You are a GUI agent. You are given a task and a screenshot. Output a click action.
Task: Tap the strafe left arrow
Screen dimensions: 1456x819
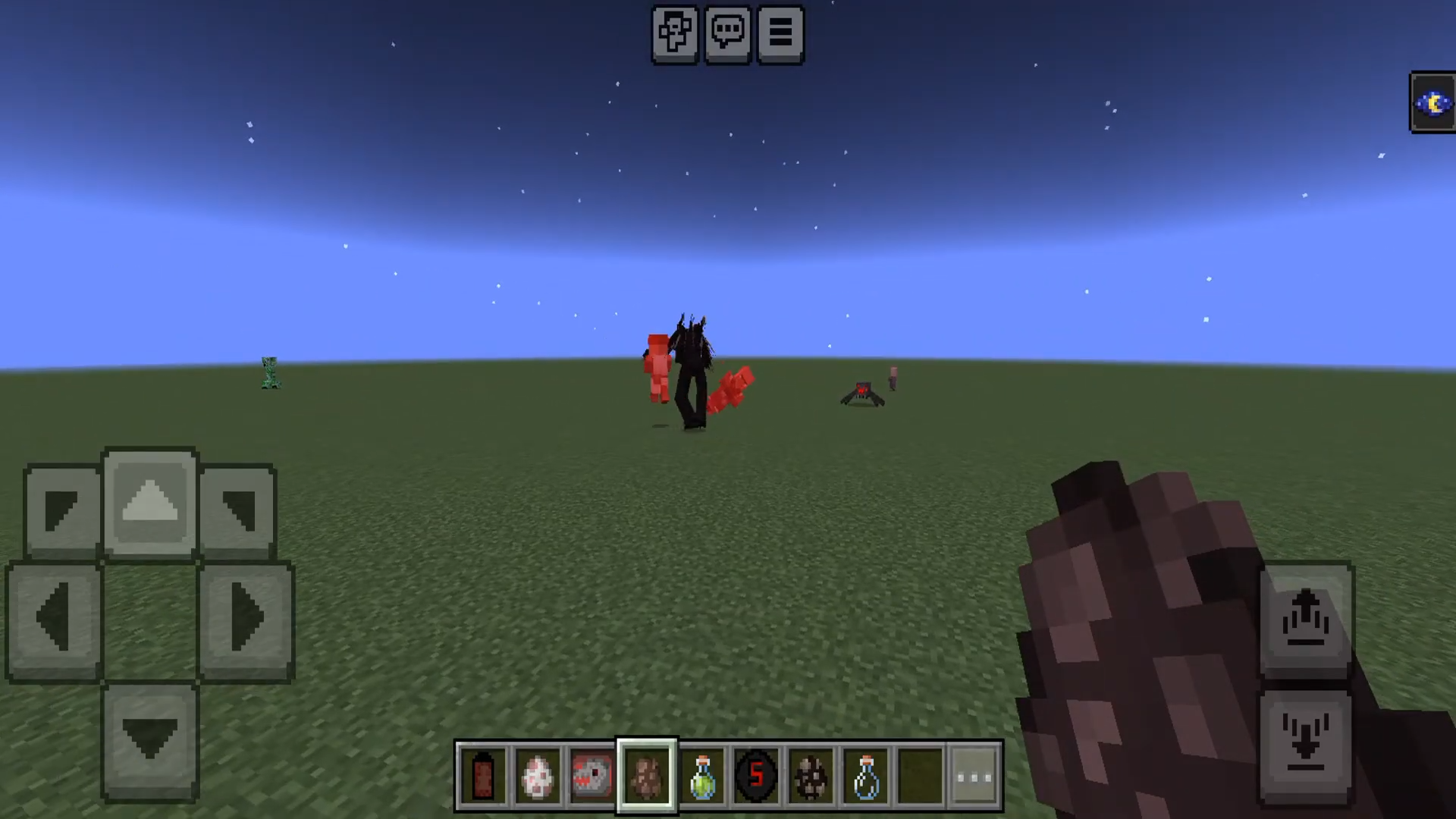coord(54,620)
